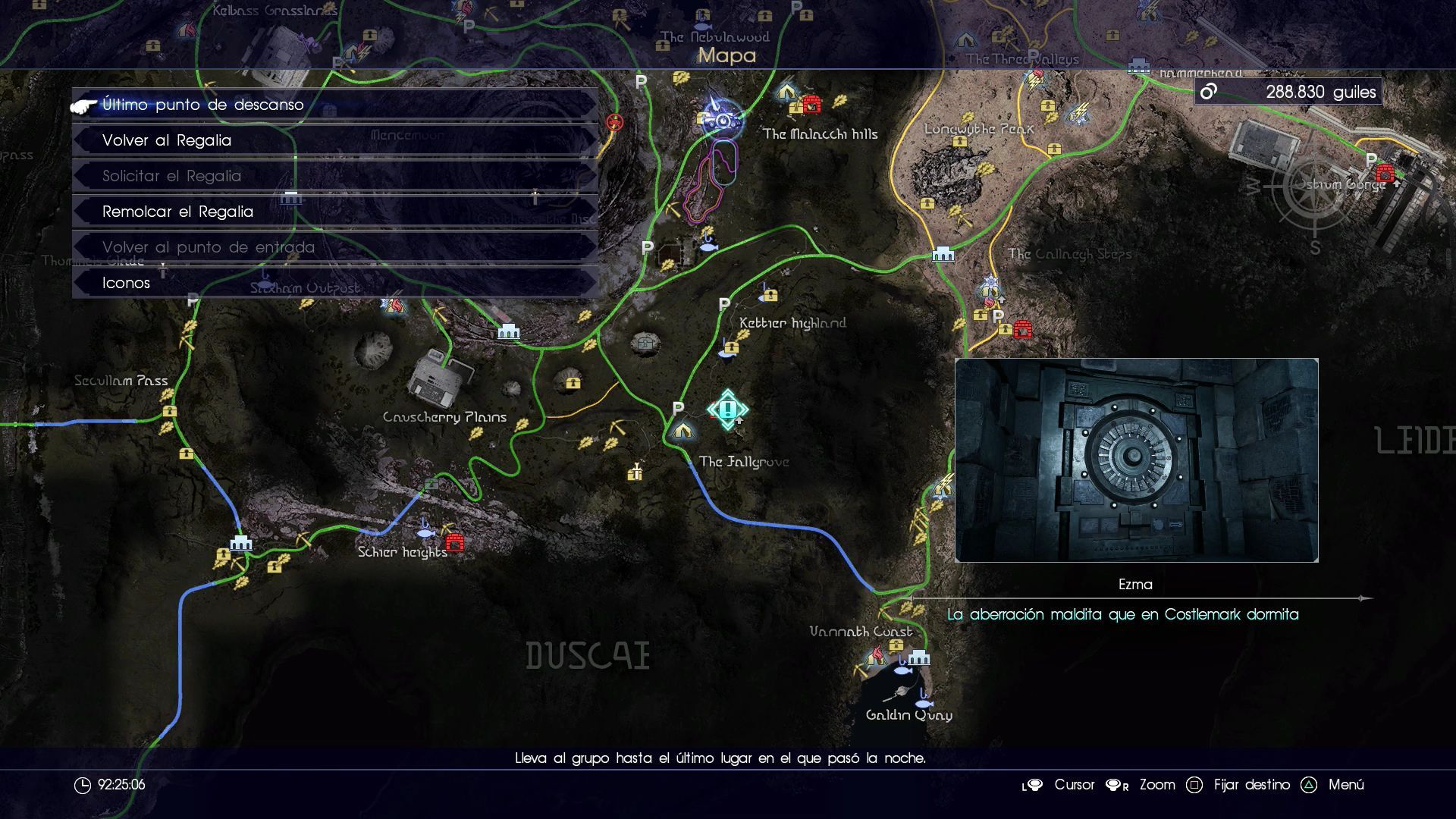Click the Regalia car marker on map
Image resolution: width=1456 pixels, height=819 pixels.
[721, 119]
